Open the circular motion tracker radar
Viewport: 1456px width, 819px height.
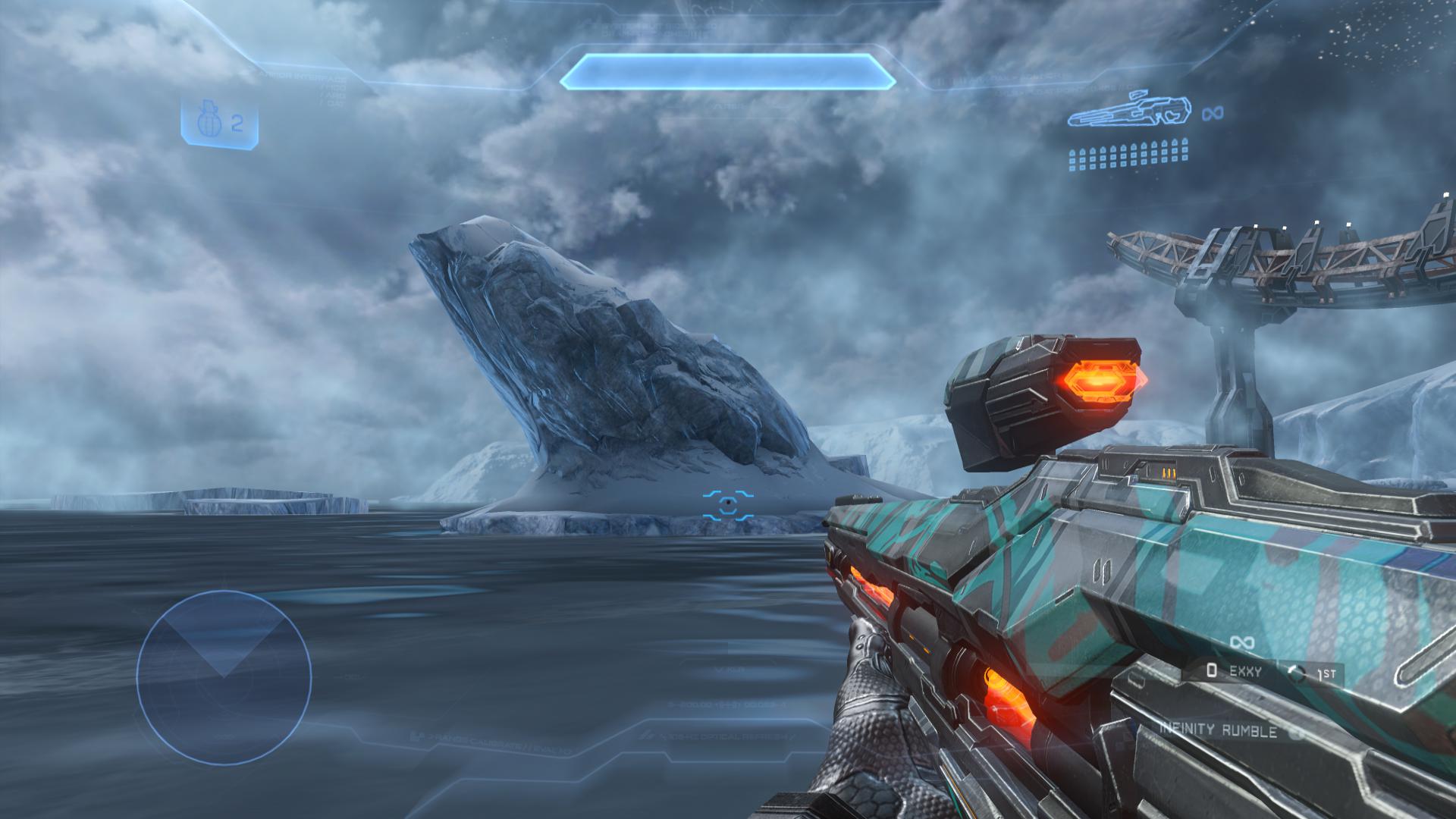point(224,677)
